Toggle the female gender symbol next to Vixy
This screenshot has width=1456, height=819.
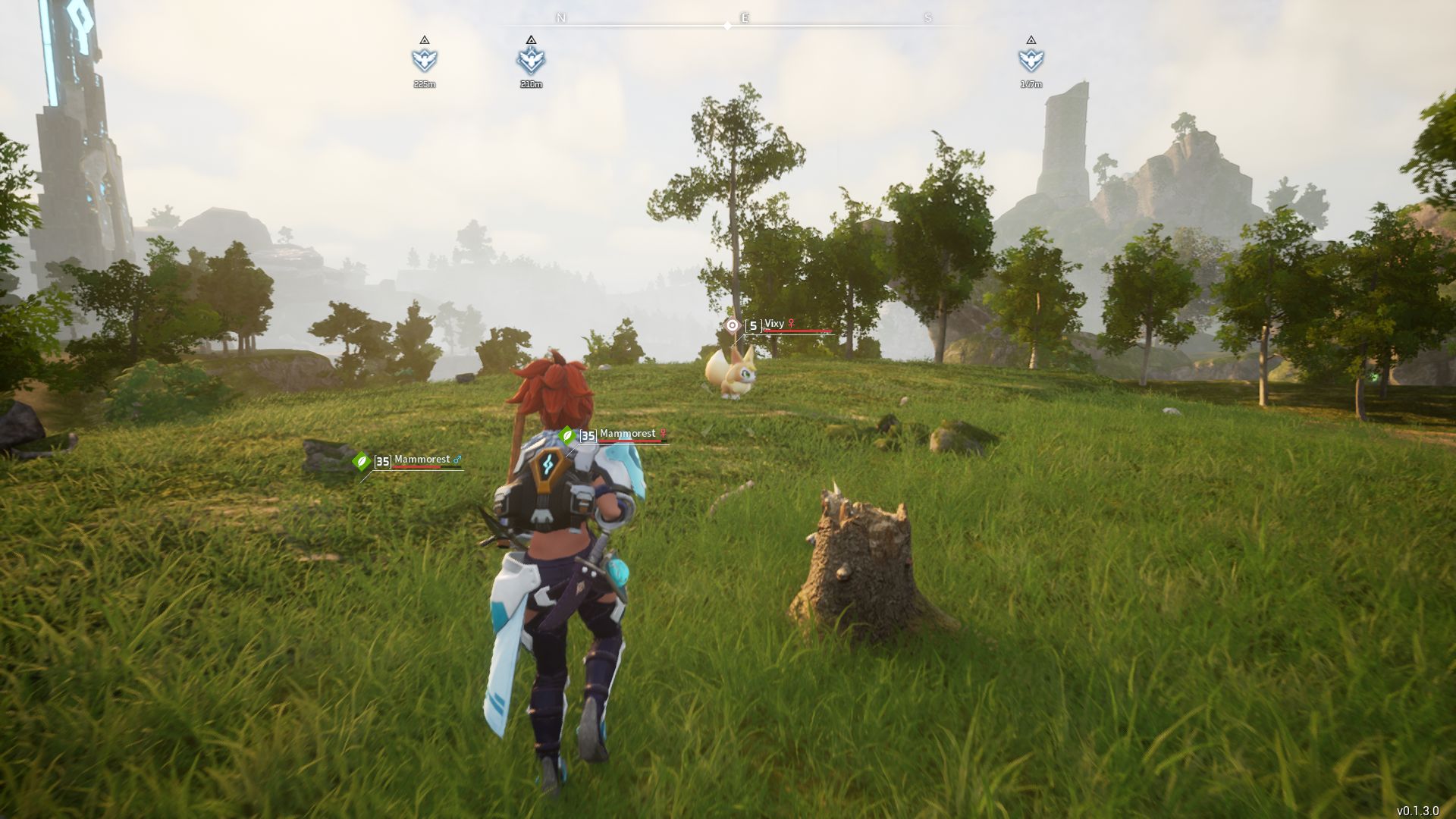pyautogui.click(x=791, y=323)
